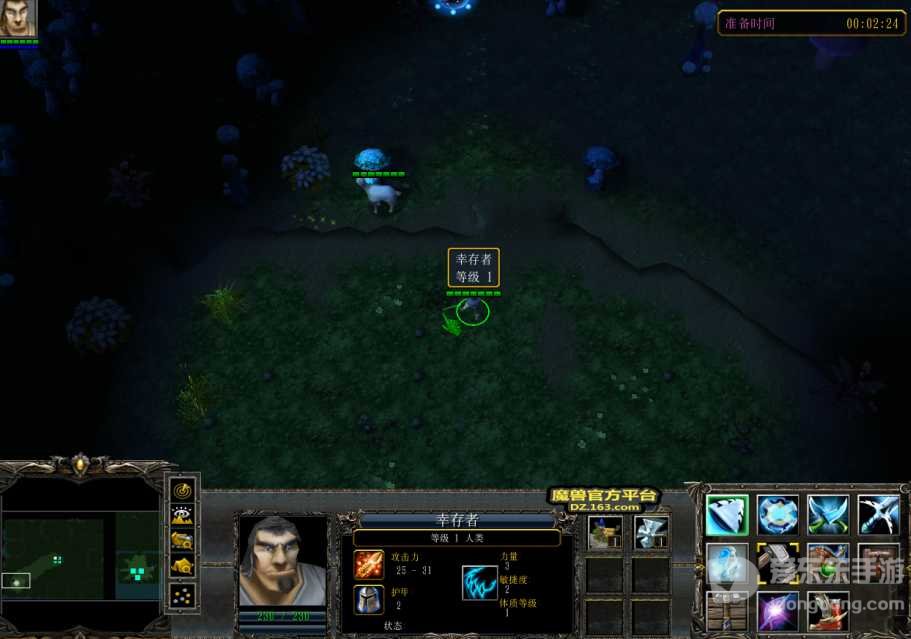Select the red-robed figure command icon
This screenshot has width=911, height=639.
827,610
